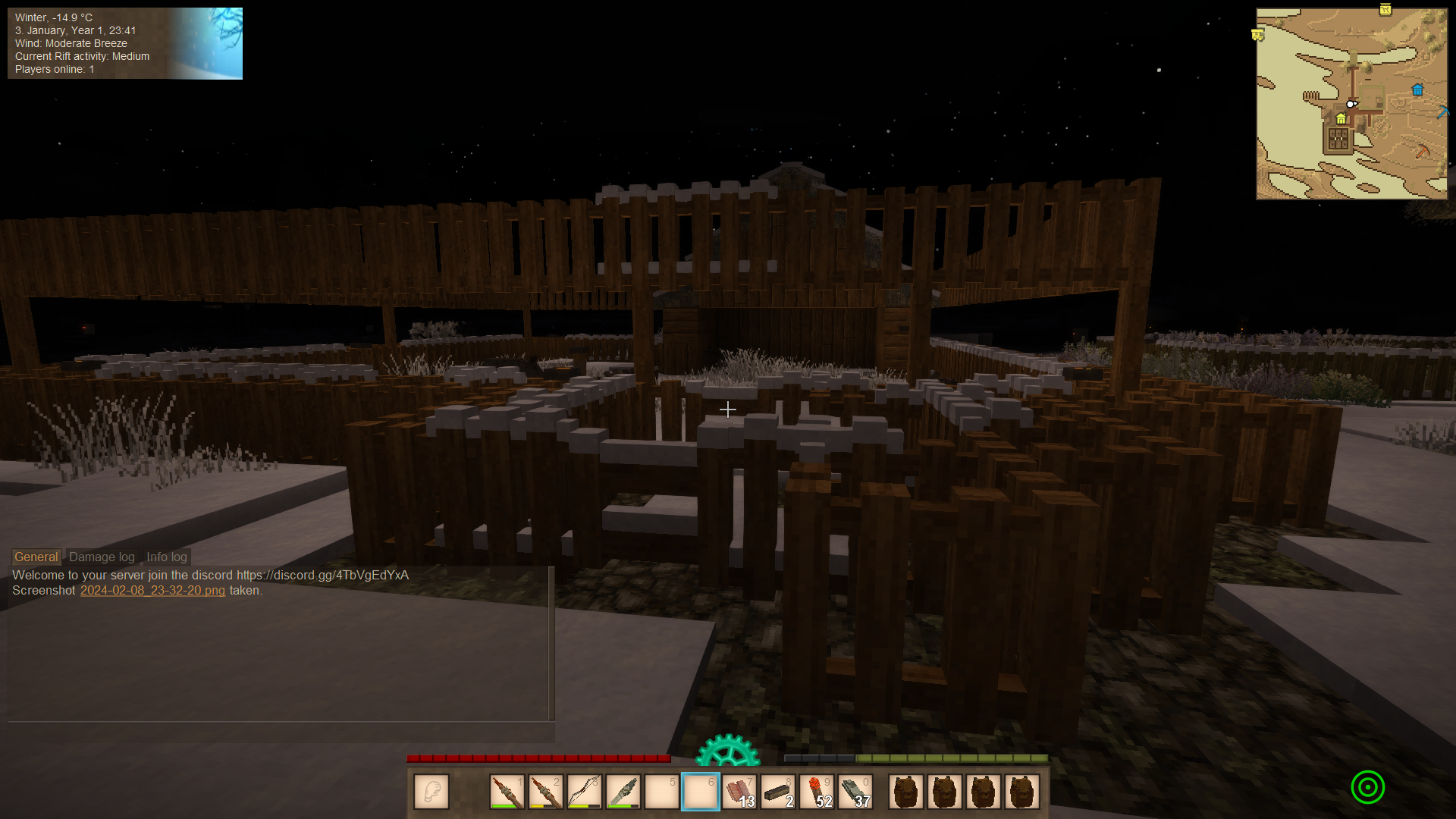This screenshot has height=819, width=1456.
Task: Select the torch stack of 52
Action: 816,792
